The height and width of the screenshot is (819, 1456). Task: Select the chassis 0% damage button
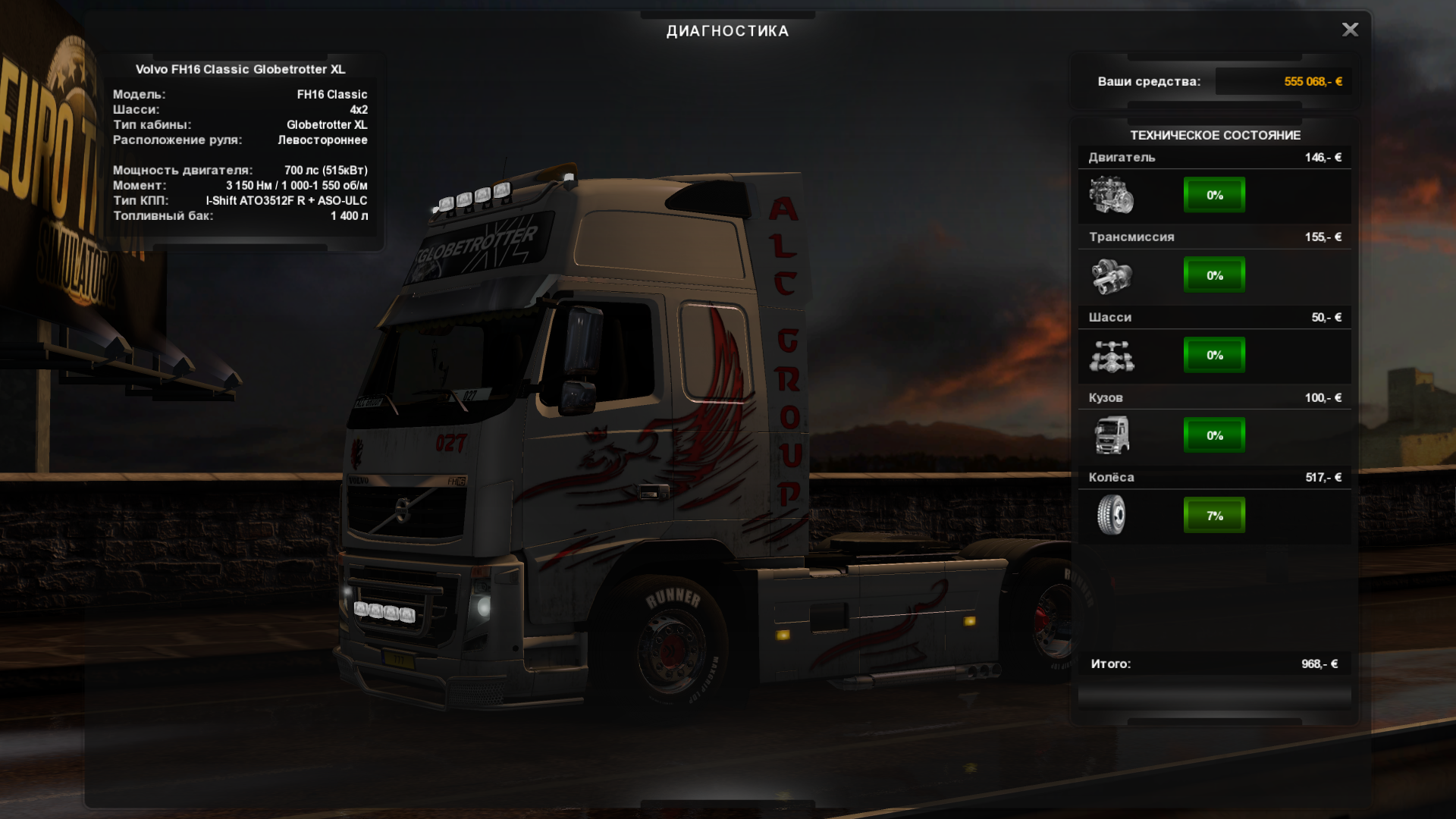(1214, 355)
